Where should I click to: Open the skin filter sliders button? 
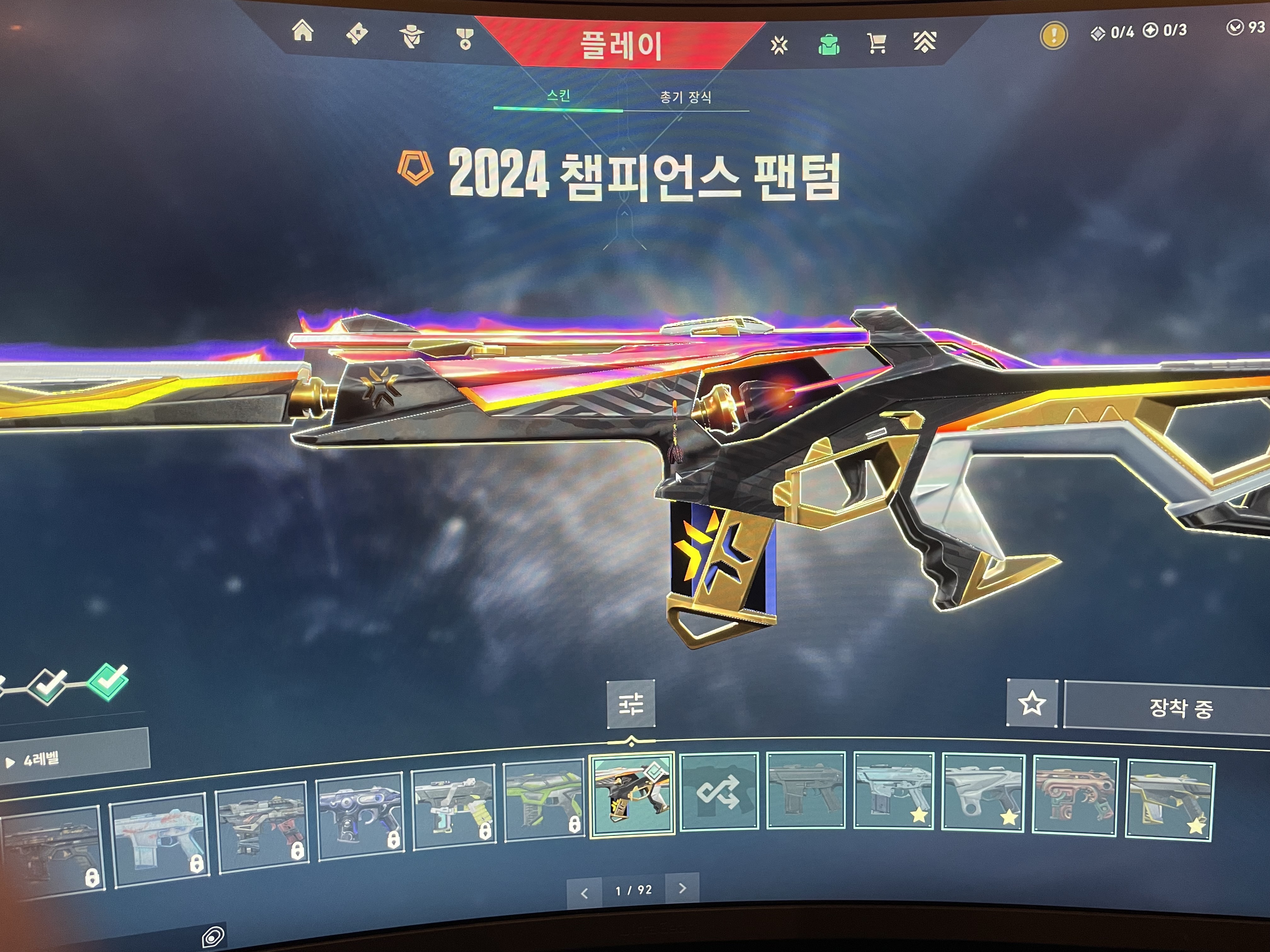(x=631, y=704)
